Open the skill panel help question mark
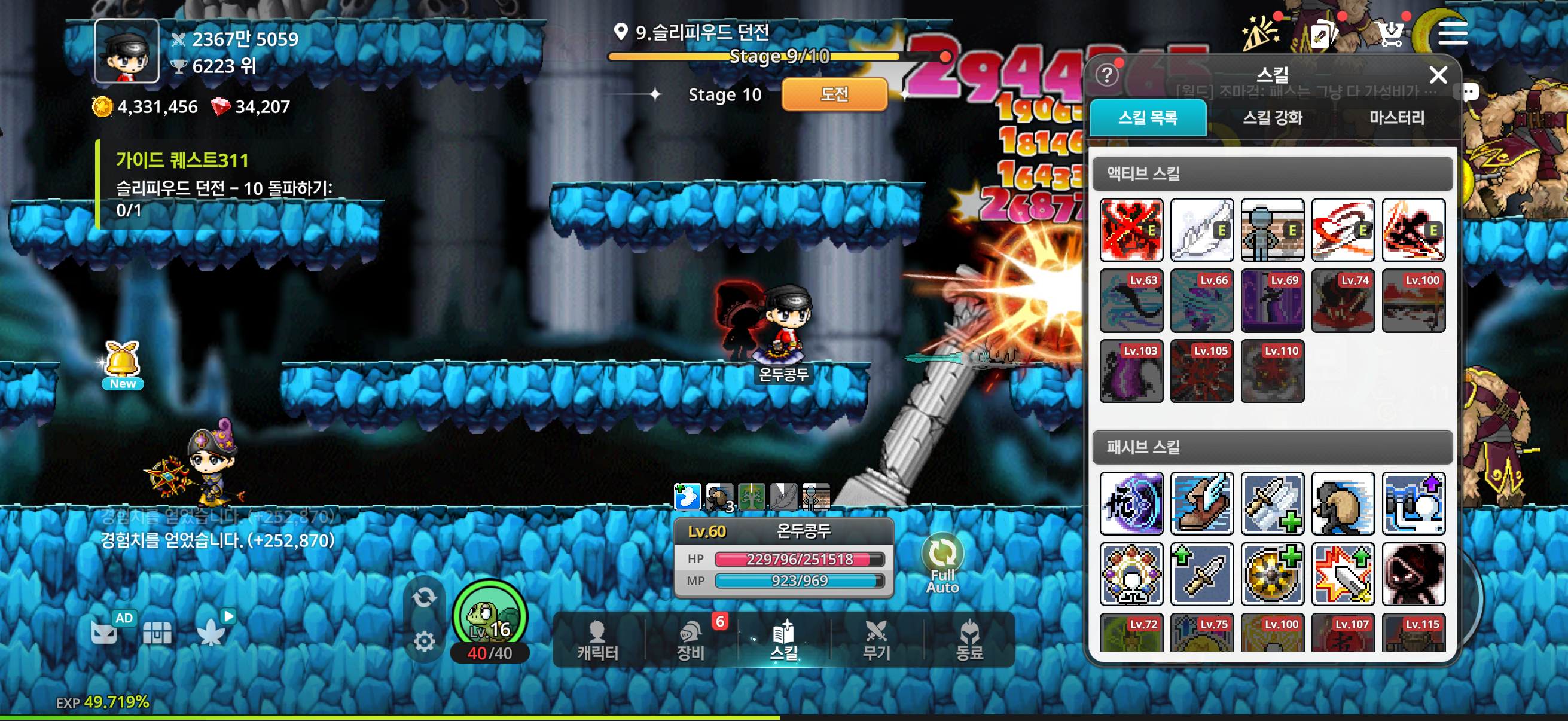Screen dimensions: 1568x721 click(1106, 75)
